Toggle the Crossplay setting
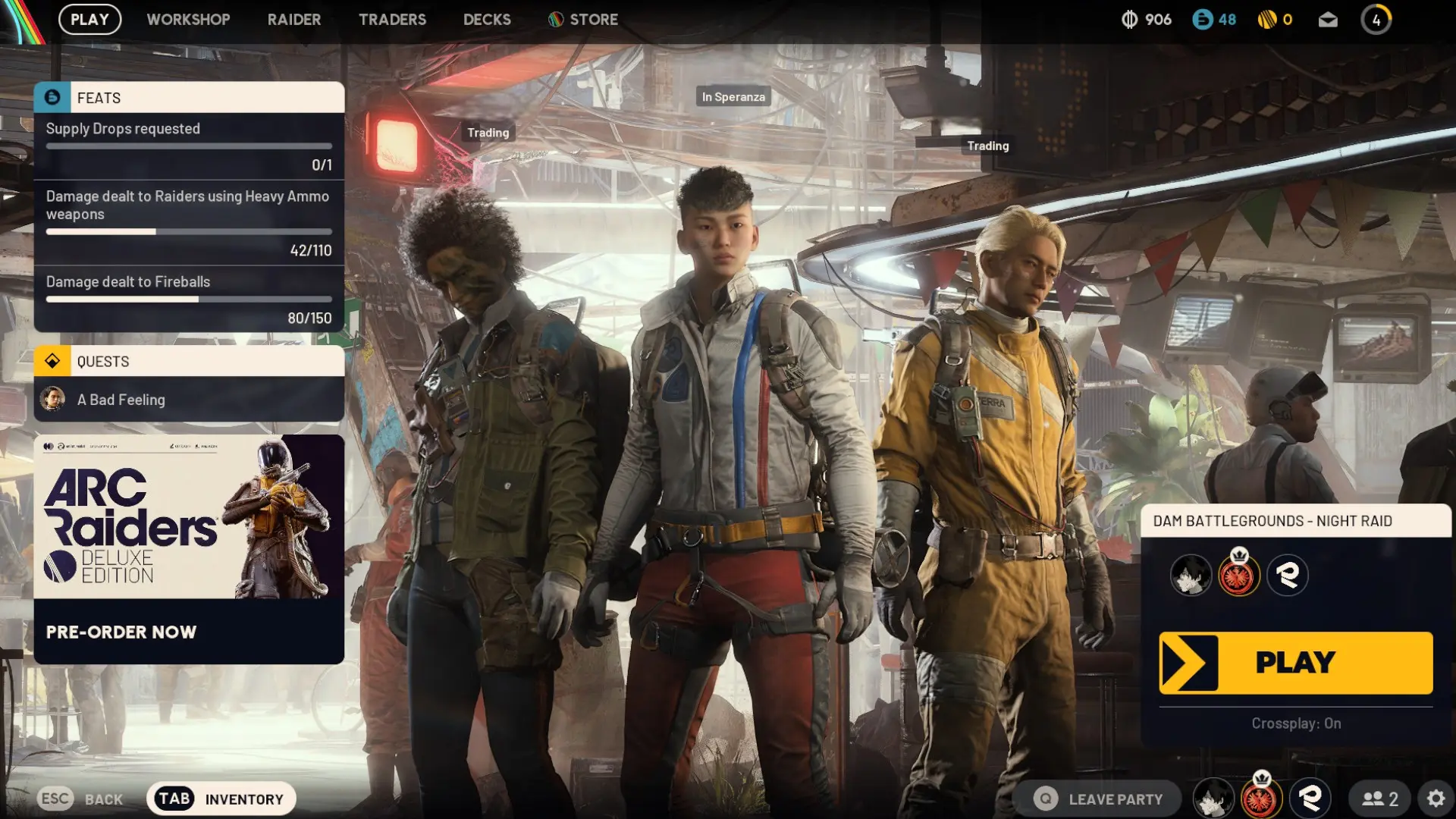This screenshot has width=1456, height=819. [1295, 723]
